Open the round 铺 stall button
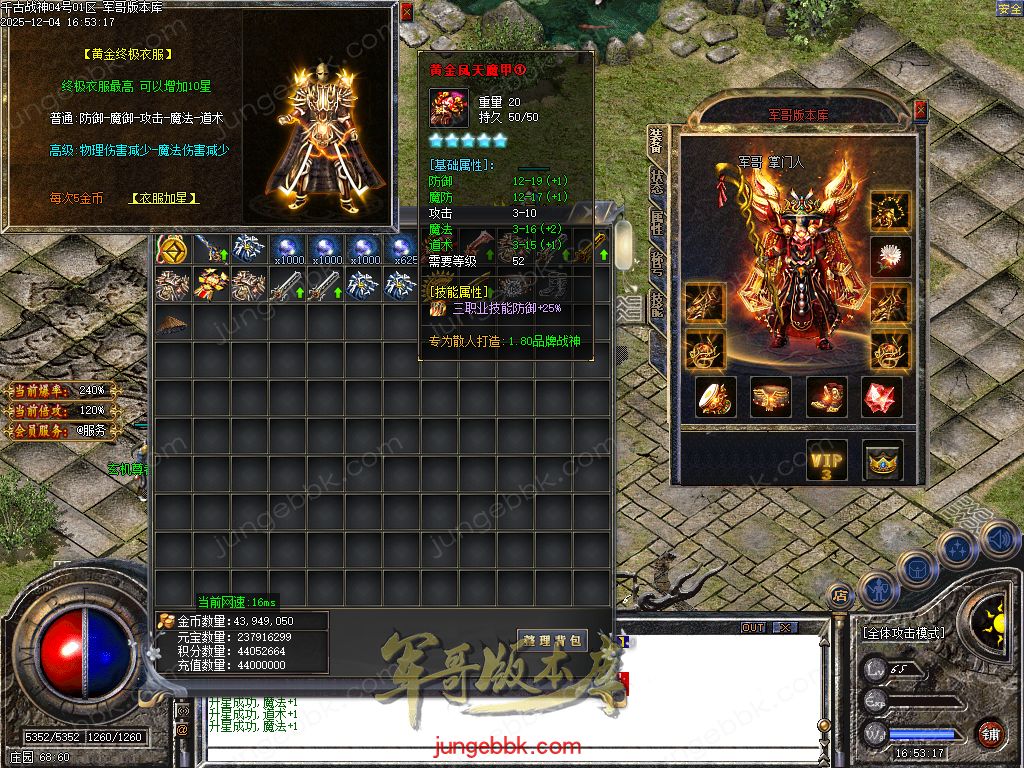This screenshot has width=1024, height=768. pyautogui.click(x=990, y=733)
